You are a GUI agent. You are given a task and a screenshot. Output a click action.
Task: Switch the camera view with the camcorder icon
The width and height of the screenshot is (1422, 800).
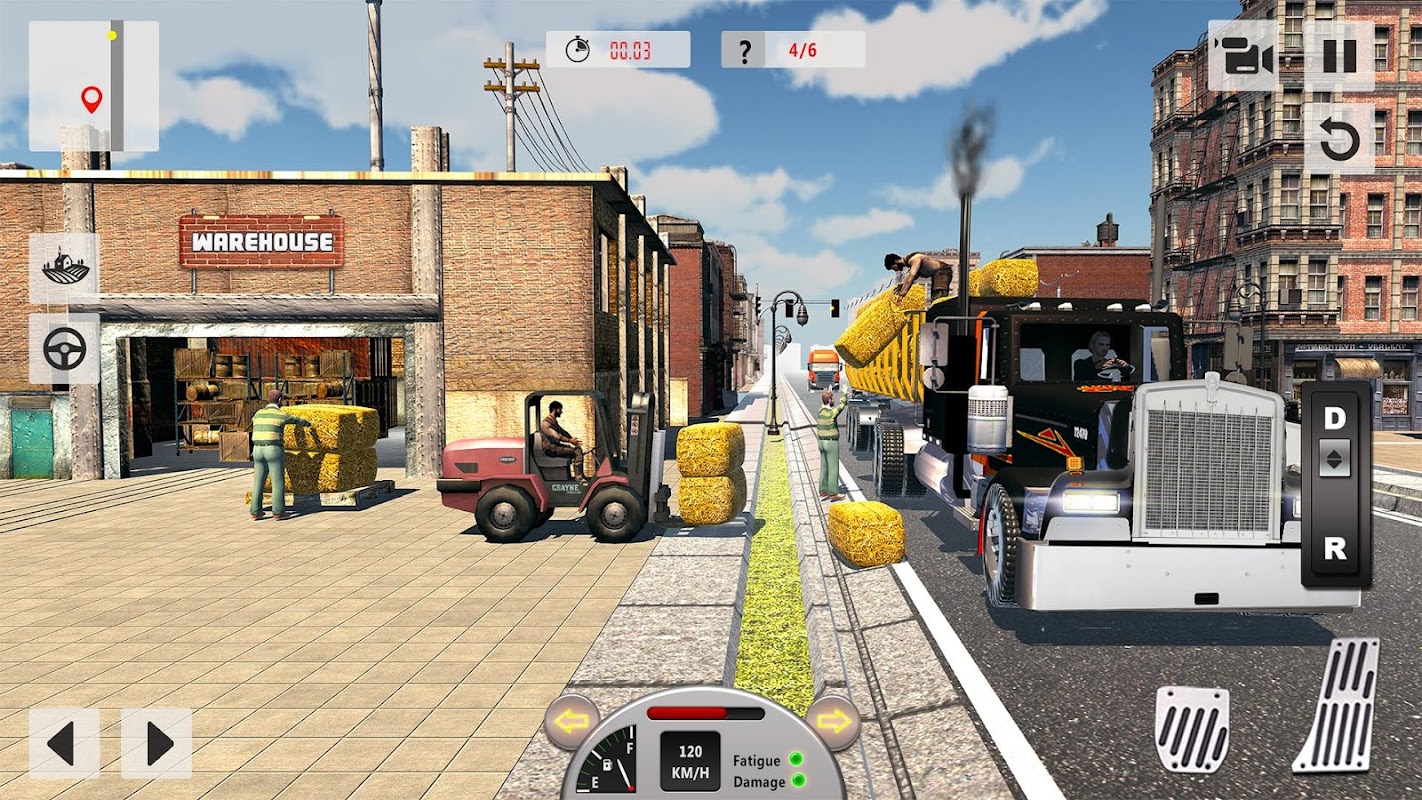(1243, 56)
